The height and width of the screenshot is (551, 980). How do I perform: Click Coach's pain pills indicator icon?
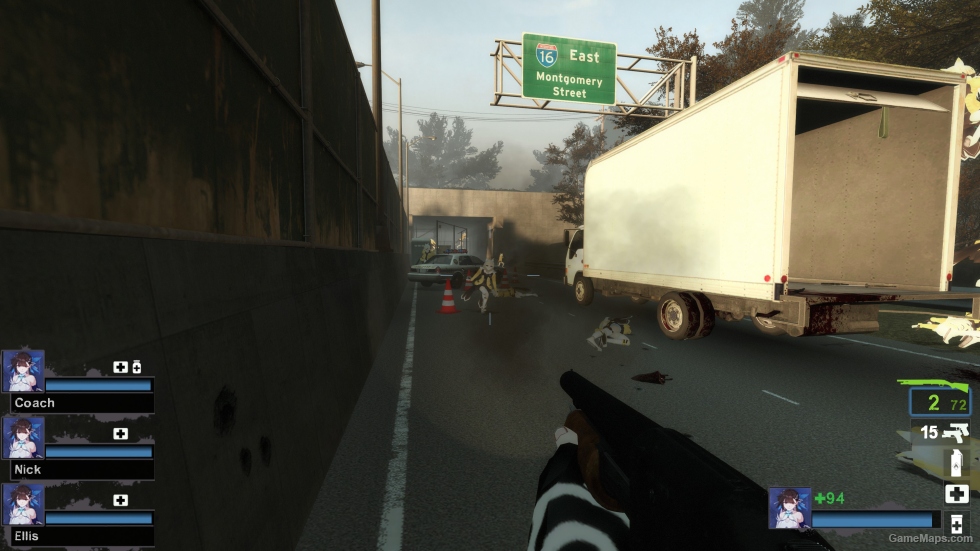[x=136, y=367]
